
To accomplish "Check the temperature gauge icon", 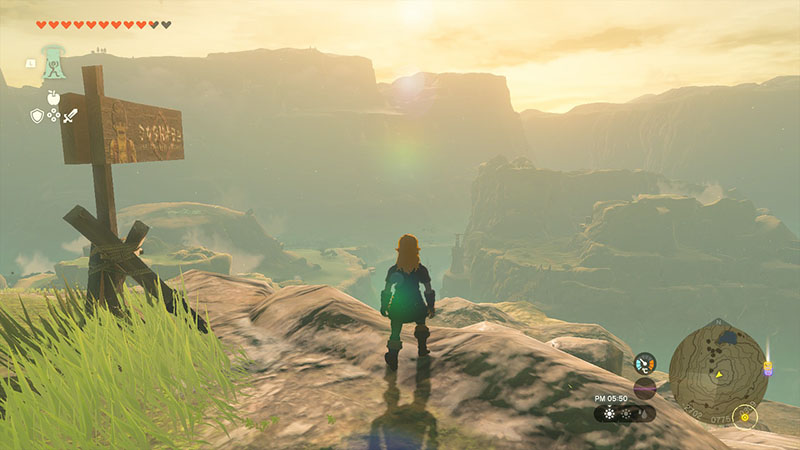I will point(645,362).
